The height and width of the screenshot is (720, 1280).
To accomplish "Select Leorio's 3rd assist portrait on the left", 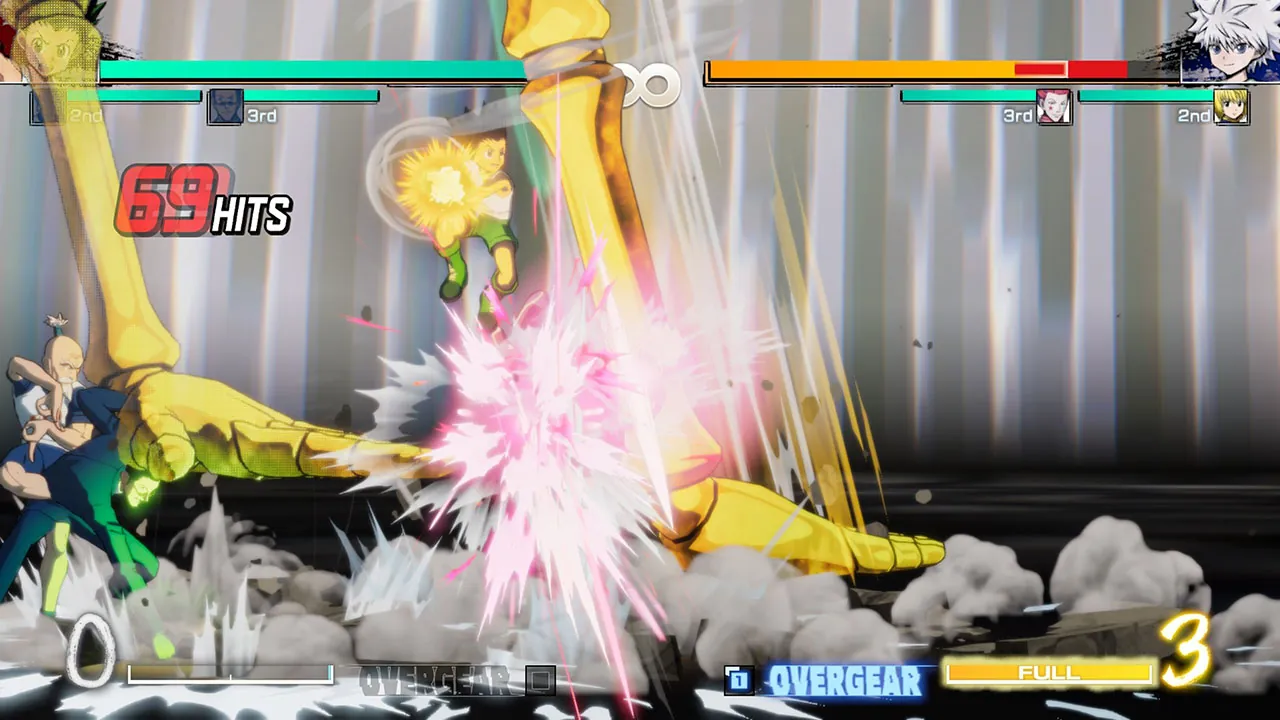I will pos(225,108).
